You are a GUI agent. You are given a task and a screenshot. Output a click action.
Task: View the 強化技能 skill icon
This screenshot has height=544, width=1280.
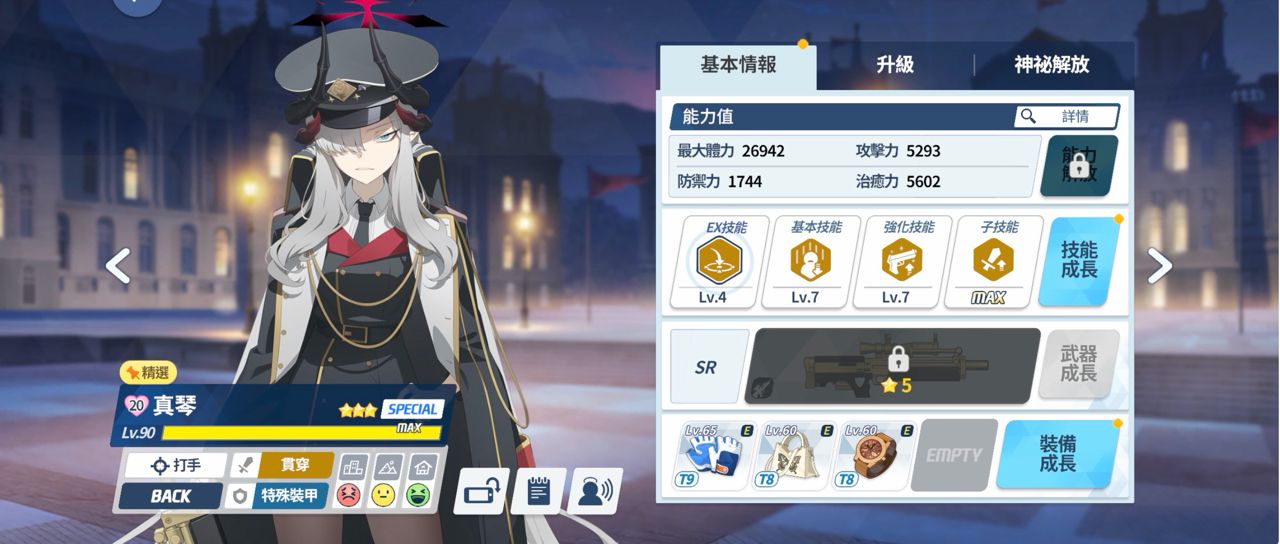point(895,261)
